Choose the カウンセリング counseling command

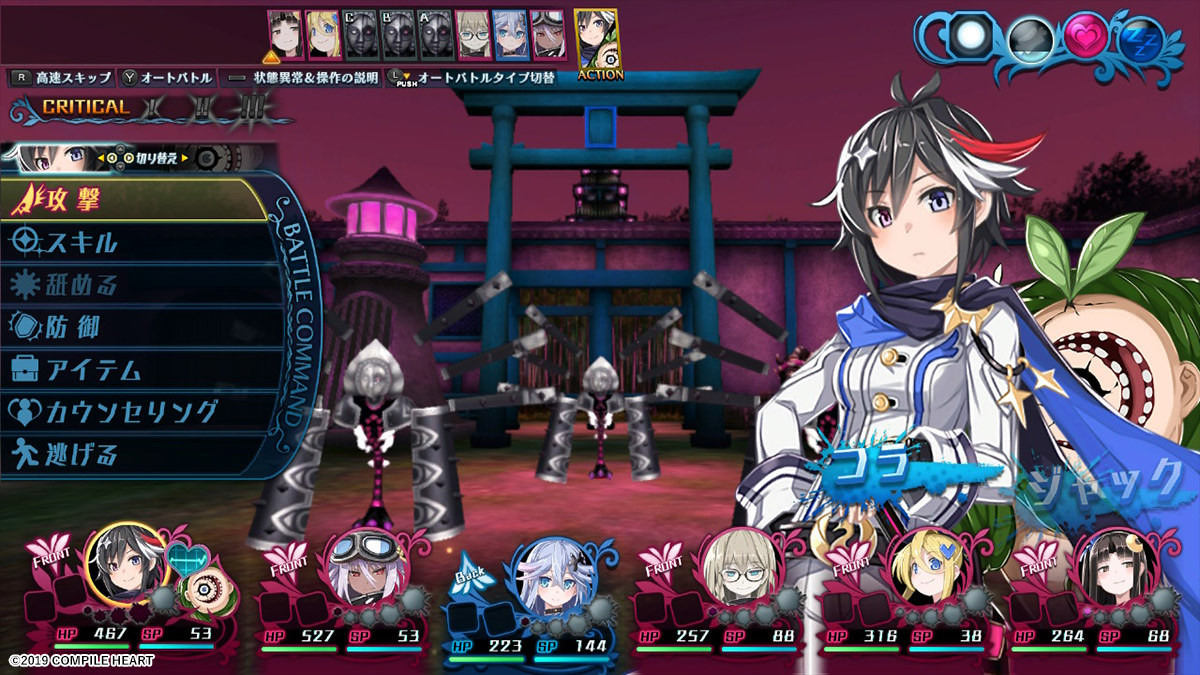click(x=130, y=412)
